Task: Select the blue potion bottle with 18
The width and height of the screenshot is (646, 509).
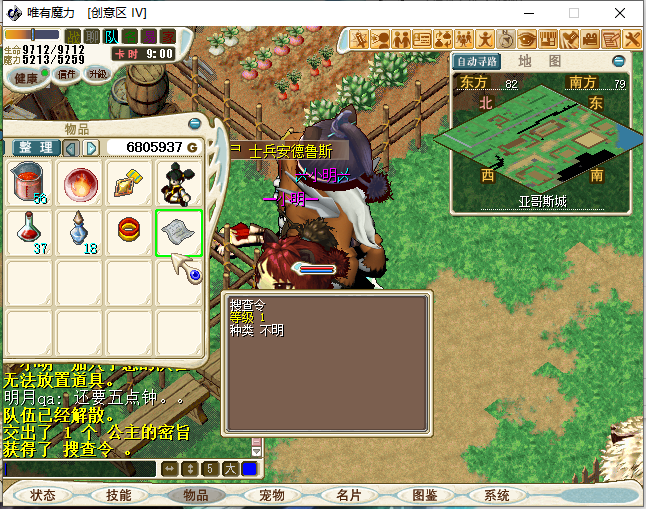Action: 81,233
